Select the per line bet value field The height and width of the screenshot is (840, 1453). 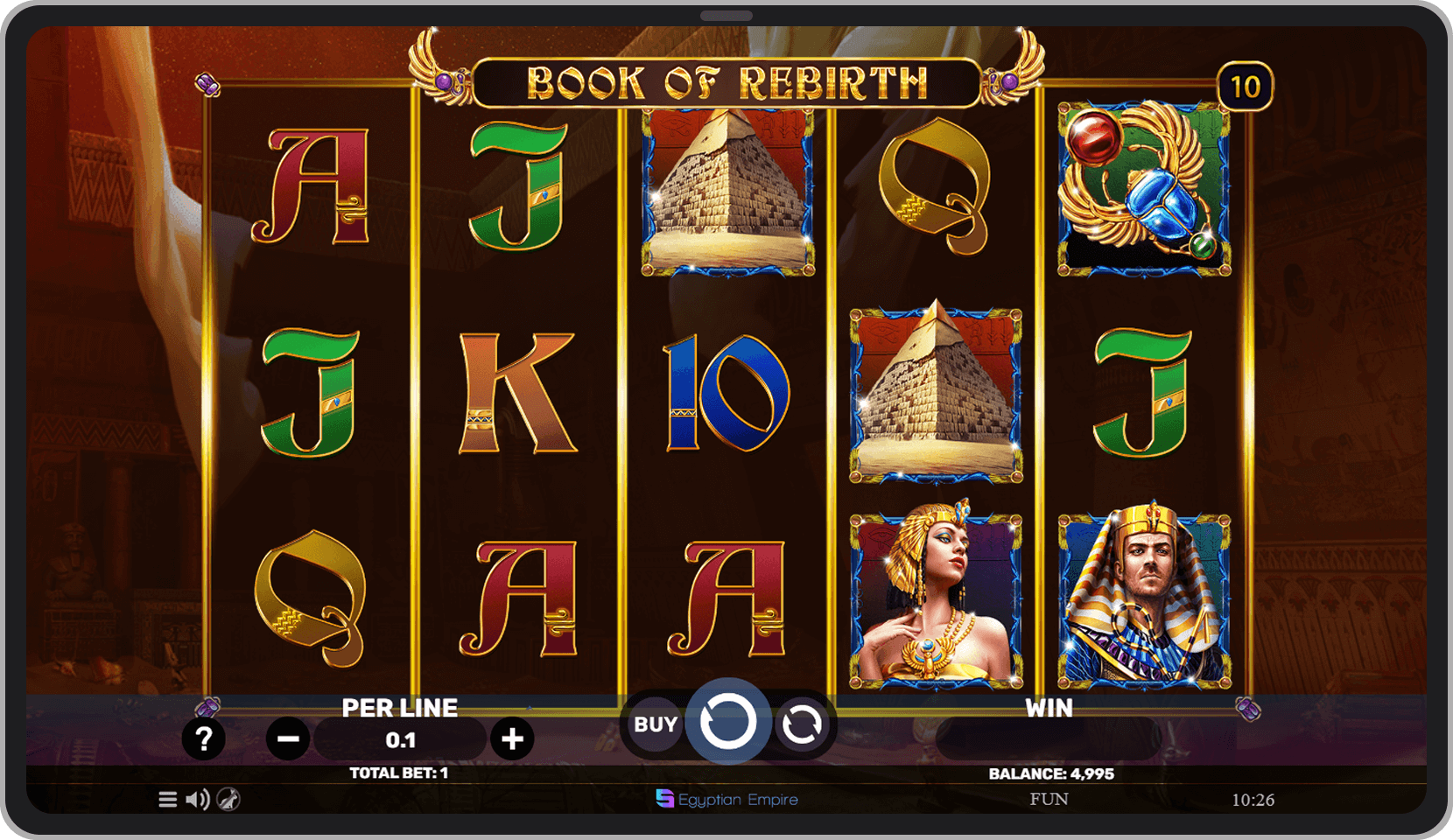401,738
